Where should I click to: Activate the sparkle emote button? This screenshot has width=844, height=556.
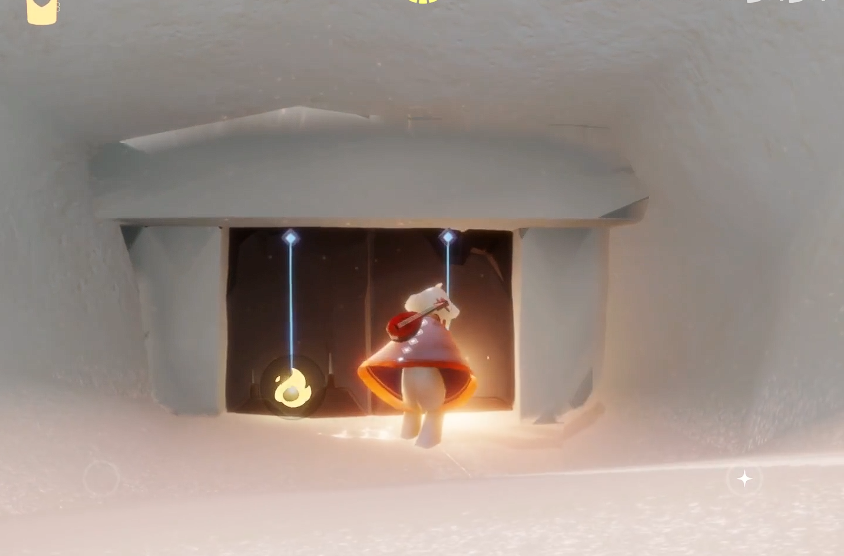coord(744,479)
